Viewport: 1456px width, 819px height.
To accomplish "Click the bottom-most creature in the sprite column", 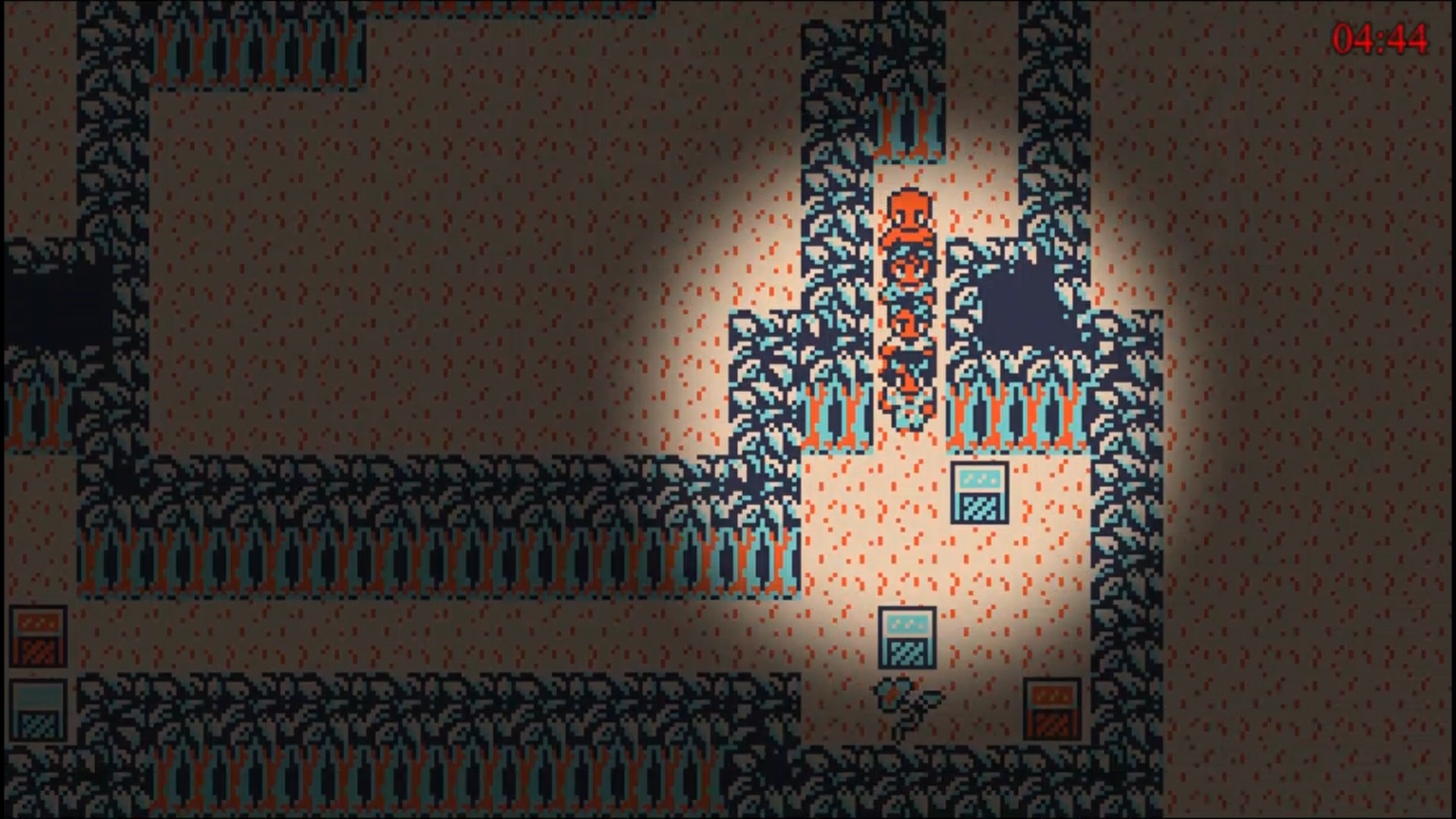I will pyautogui.click(x=908, y=409).
